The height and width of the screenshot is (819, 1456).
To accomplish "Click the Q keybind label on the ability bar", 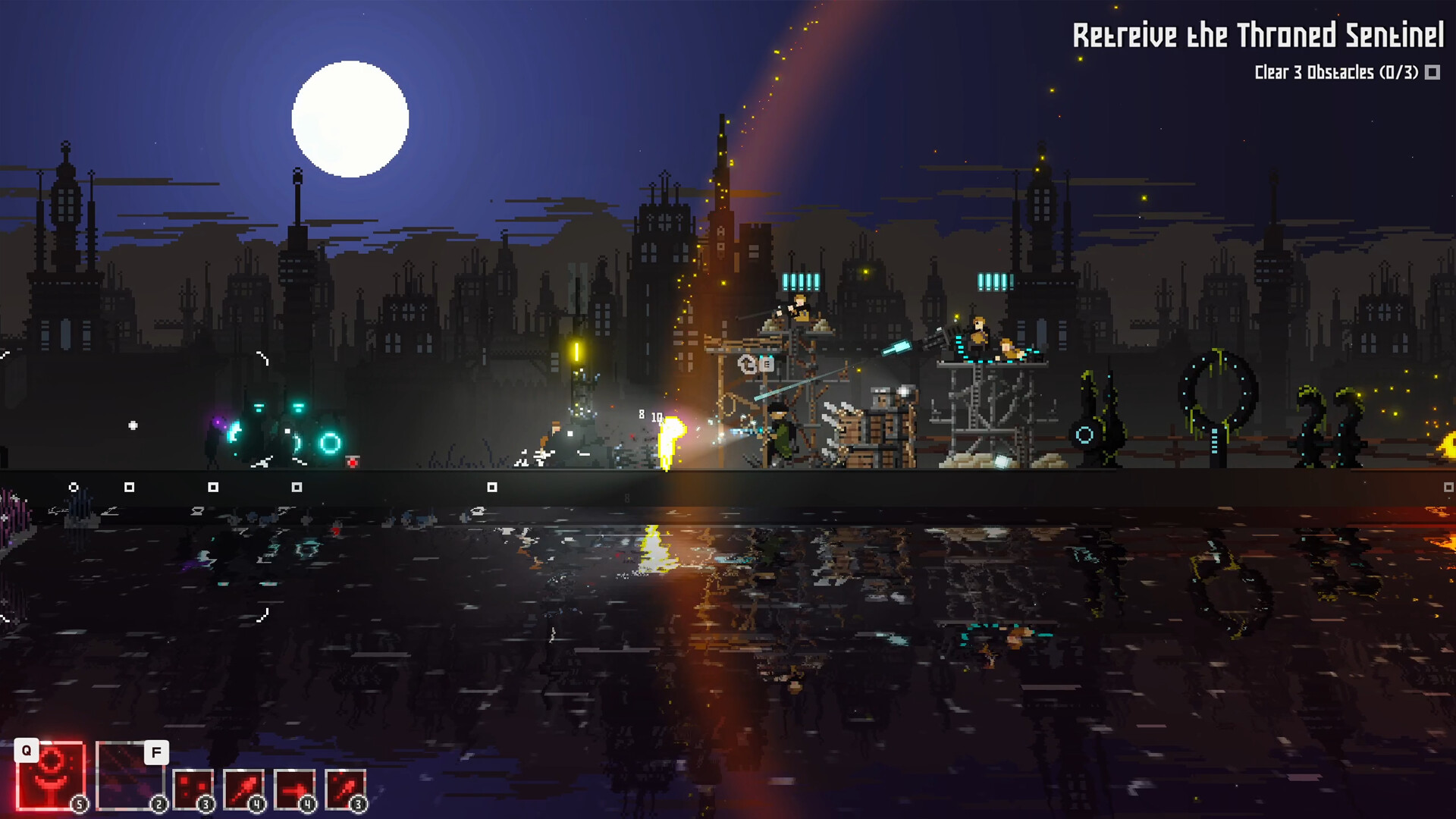I will click(x=27, y=751).
